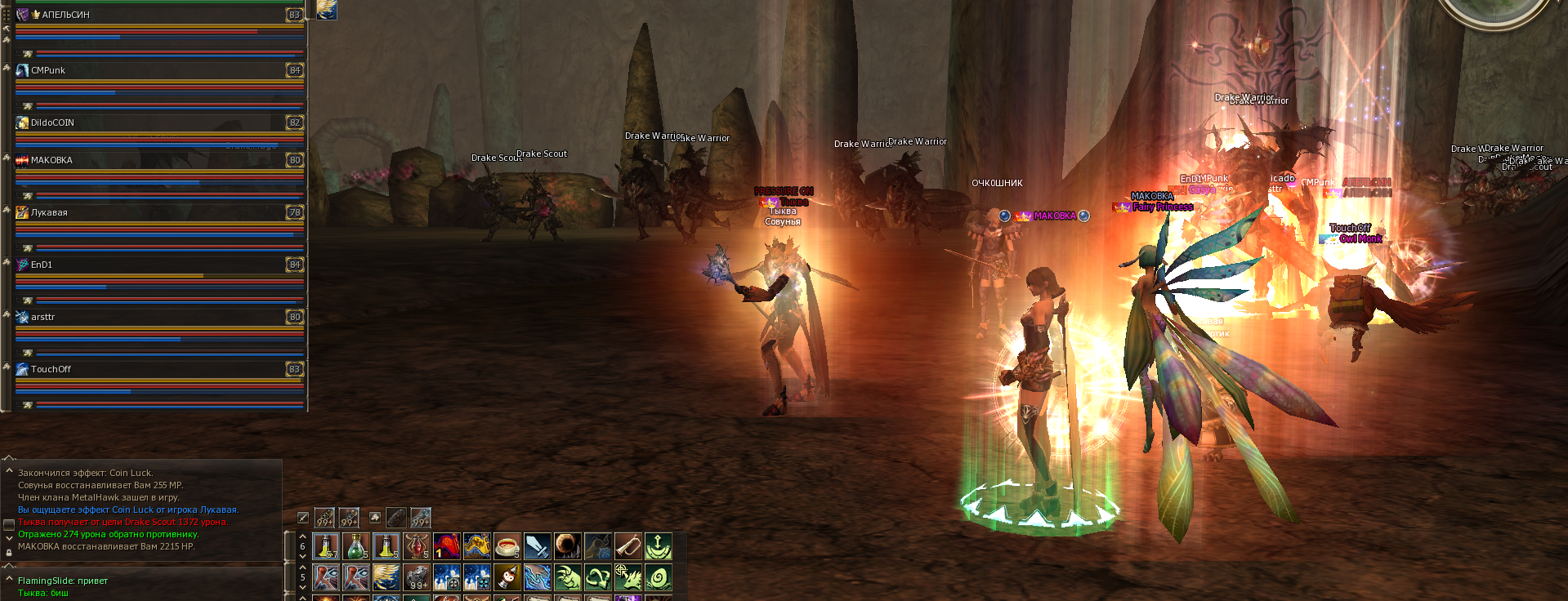Viewport: 1568px width, 601px height.
Task: Activate the green spiral pet action
Action: (x=659, y=577)
